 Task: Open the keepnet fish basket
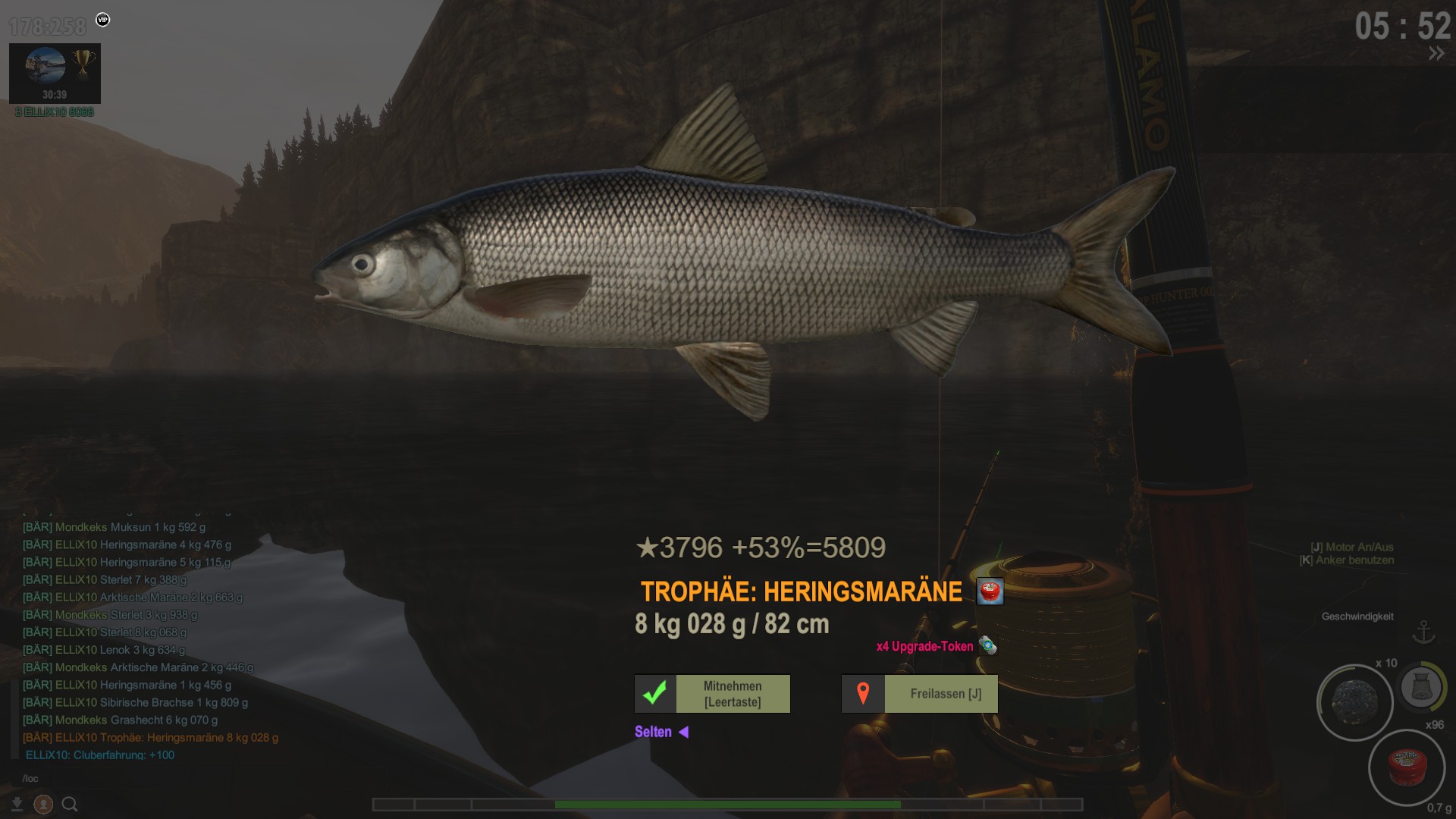click(x=1420, y=687)
